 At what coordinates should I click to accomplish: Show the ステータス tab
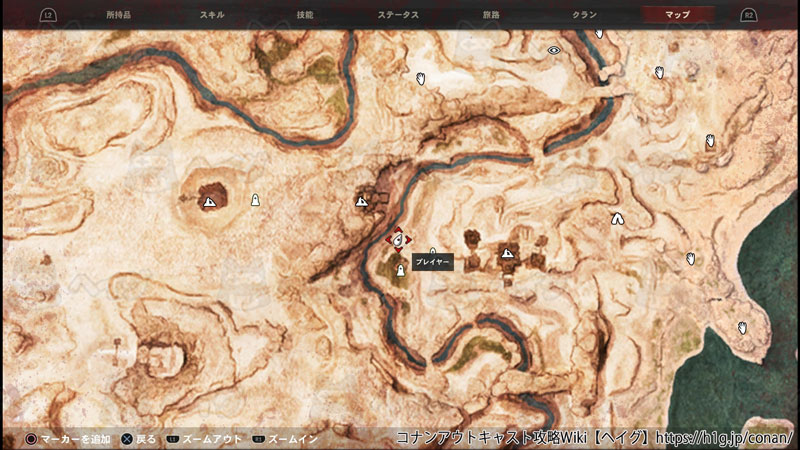398,15
